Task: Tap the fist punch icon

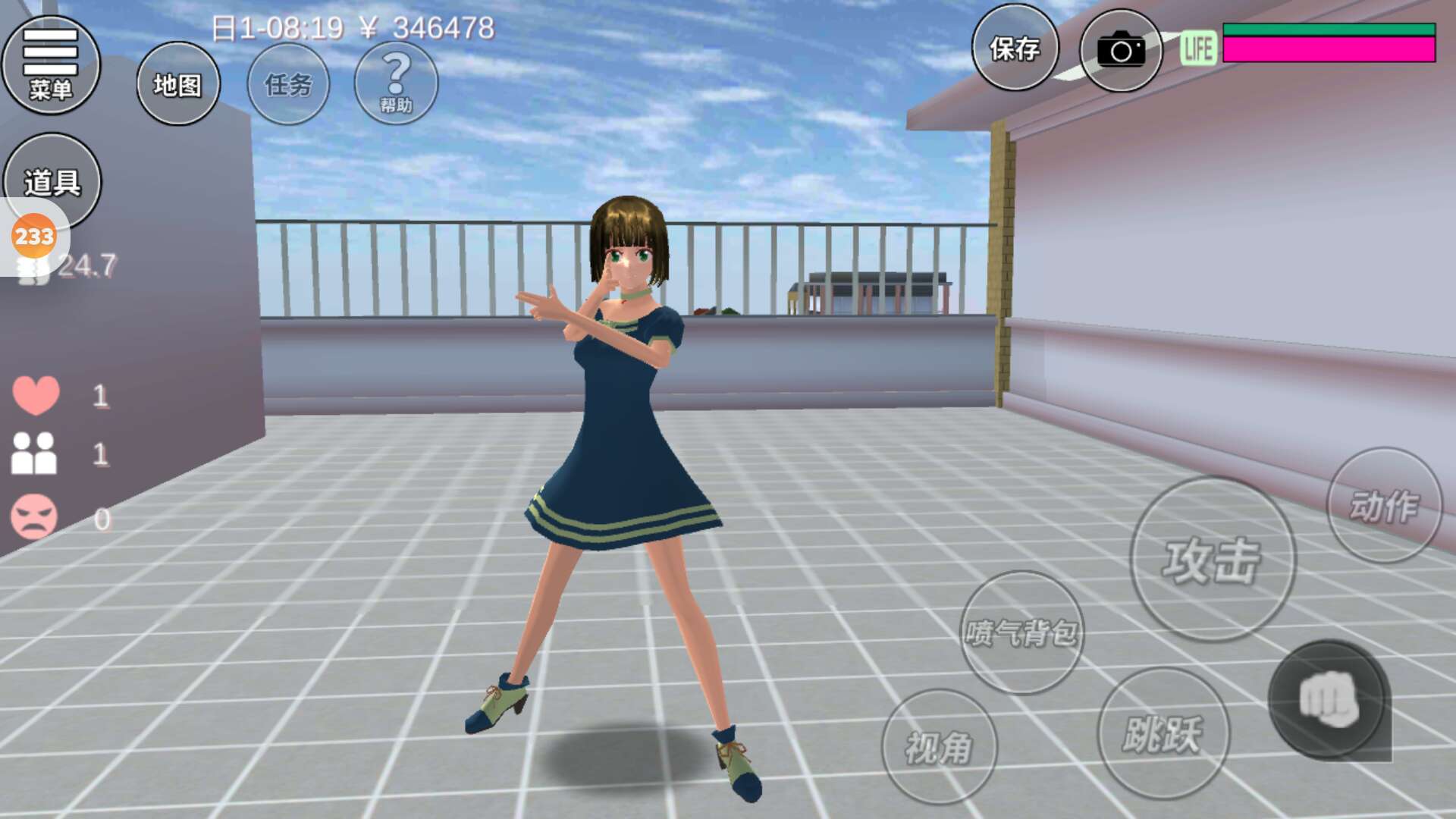Action: 1329,699
